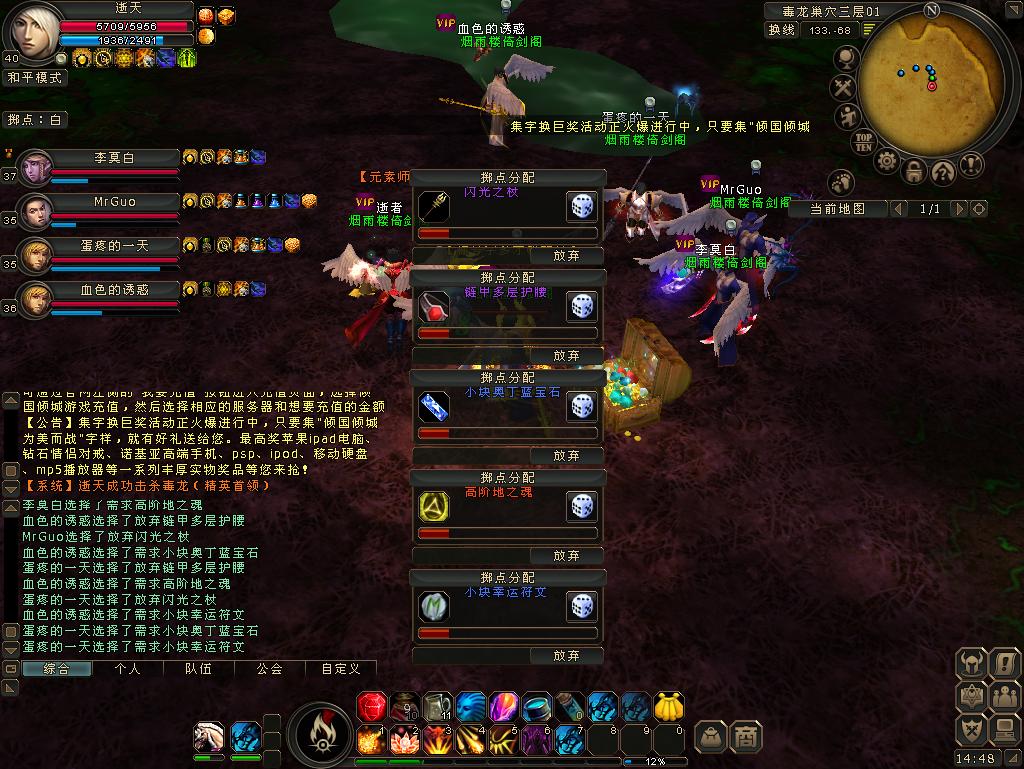Switch to the 个人 chat tab
The height and width of the screenshot is (769, 1024).
pyautogui.click(x=127, y=669)
